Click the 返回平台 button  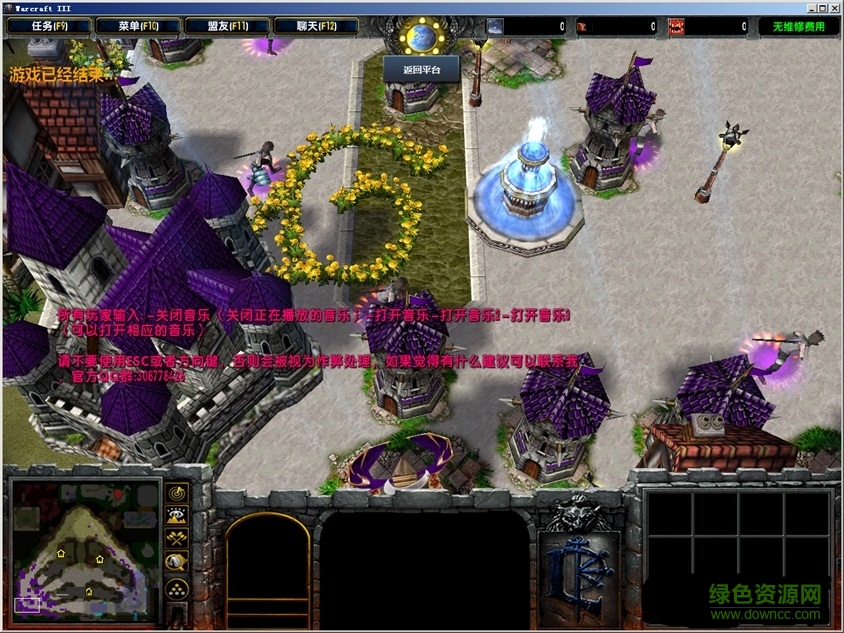(420, 69)
